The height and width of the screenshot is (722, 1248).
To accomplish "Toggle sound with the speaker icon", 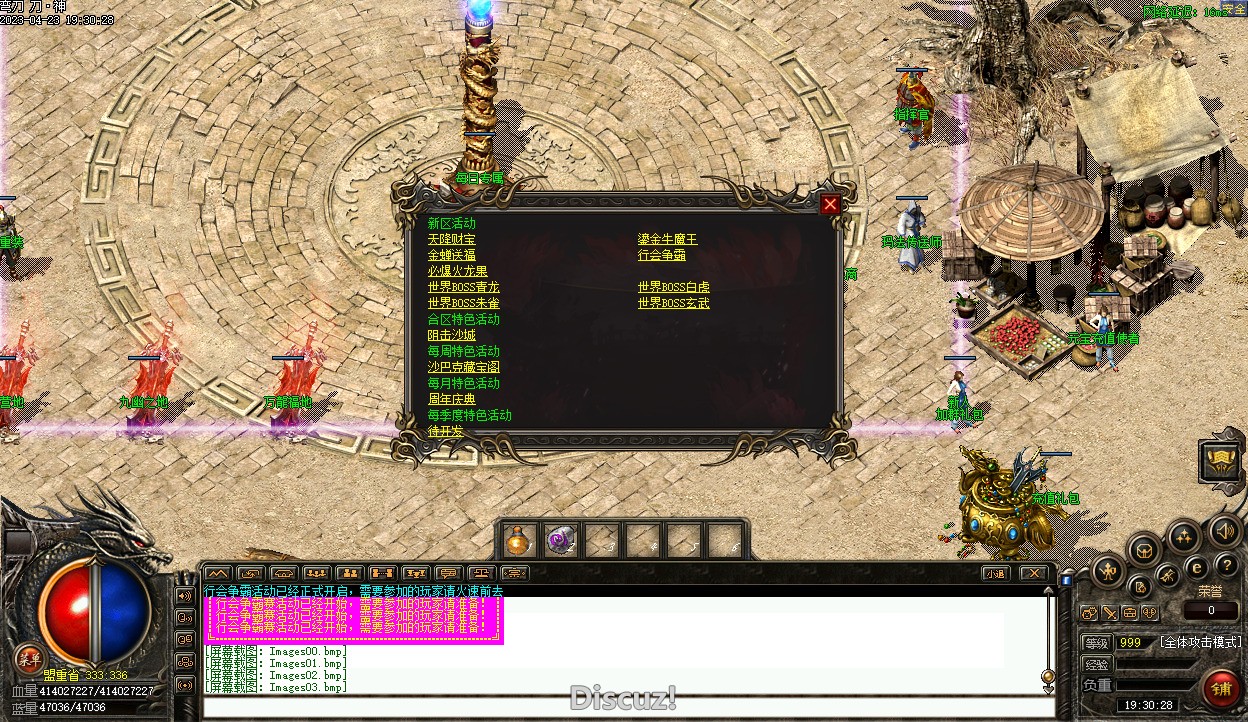I will point(1223,530).
